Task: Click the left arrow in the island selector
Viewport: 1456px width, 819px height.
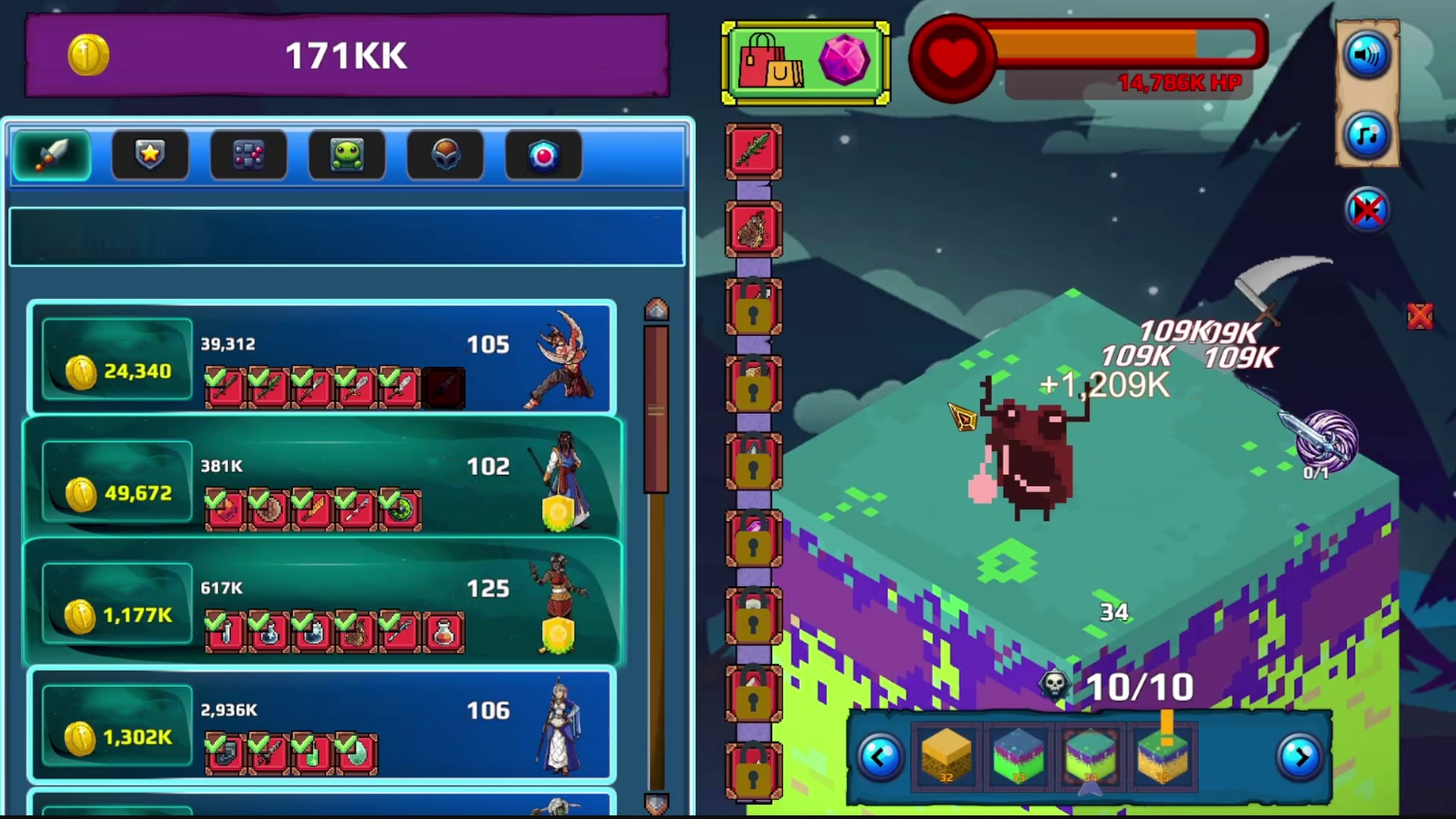Action: (880, 756)
